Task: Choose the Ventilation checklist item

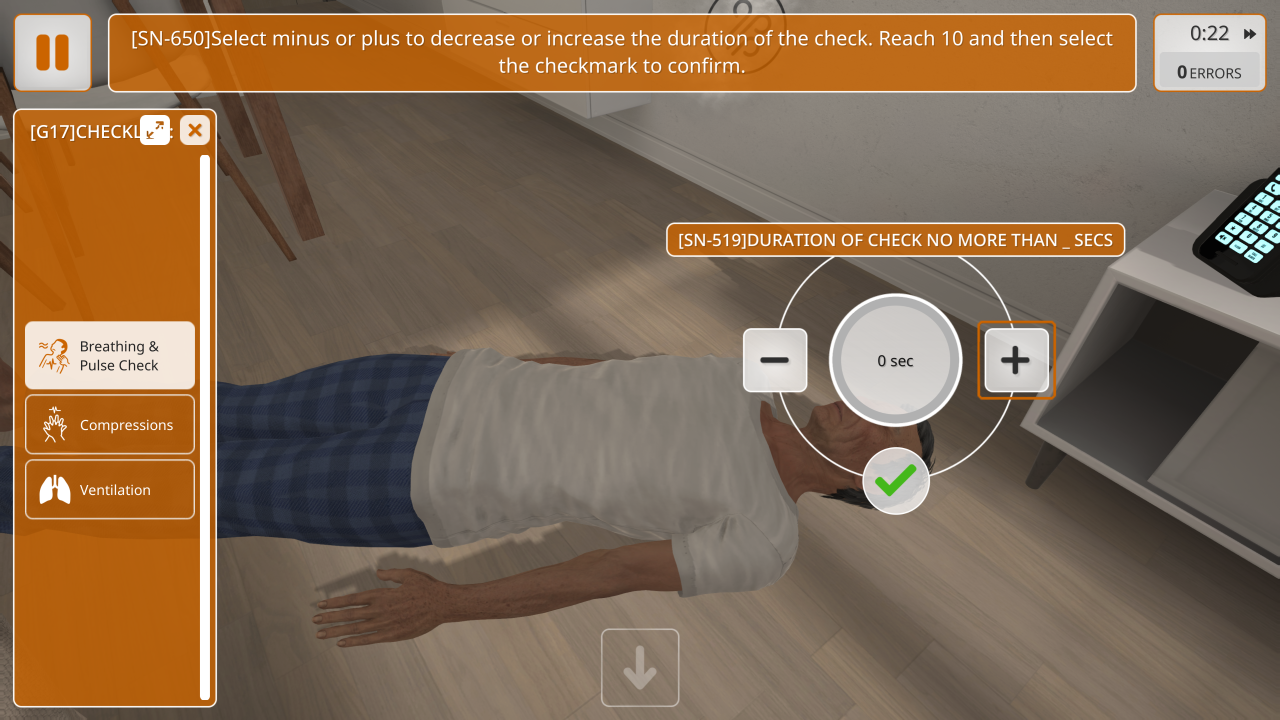Action: coord(110,490)
